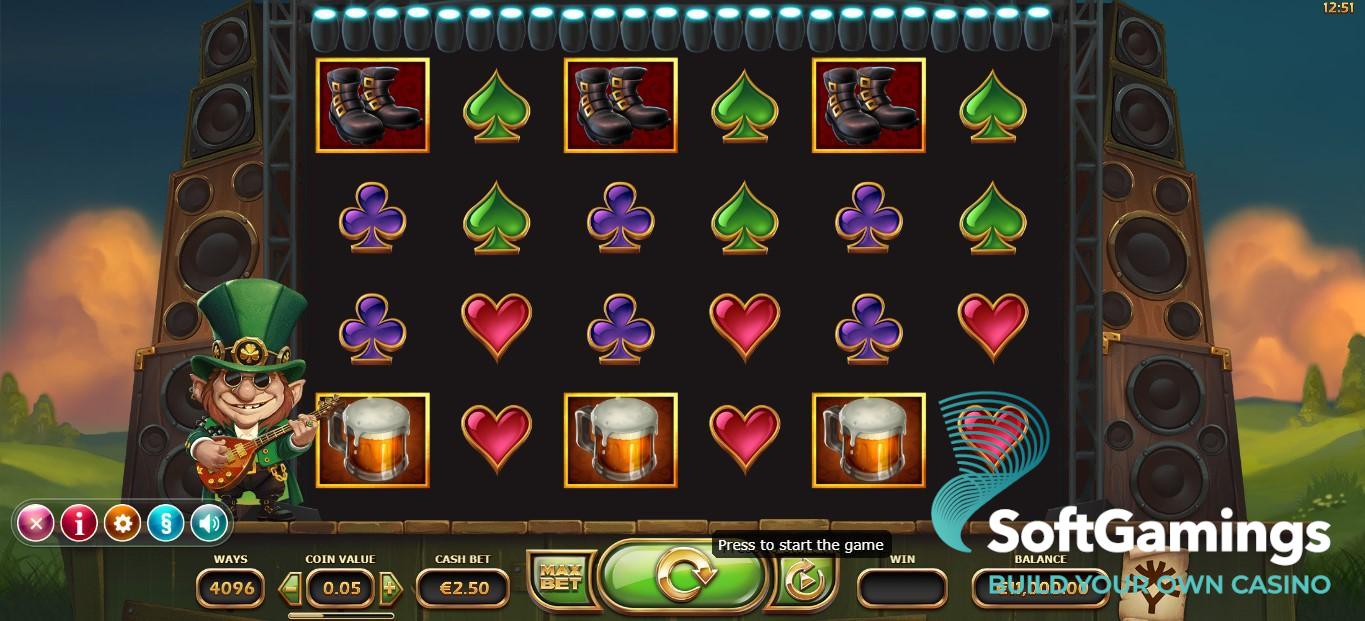Decrease the coin value

pos(291,588)
